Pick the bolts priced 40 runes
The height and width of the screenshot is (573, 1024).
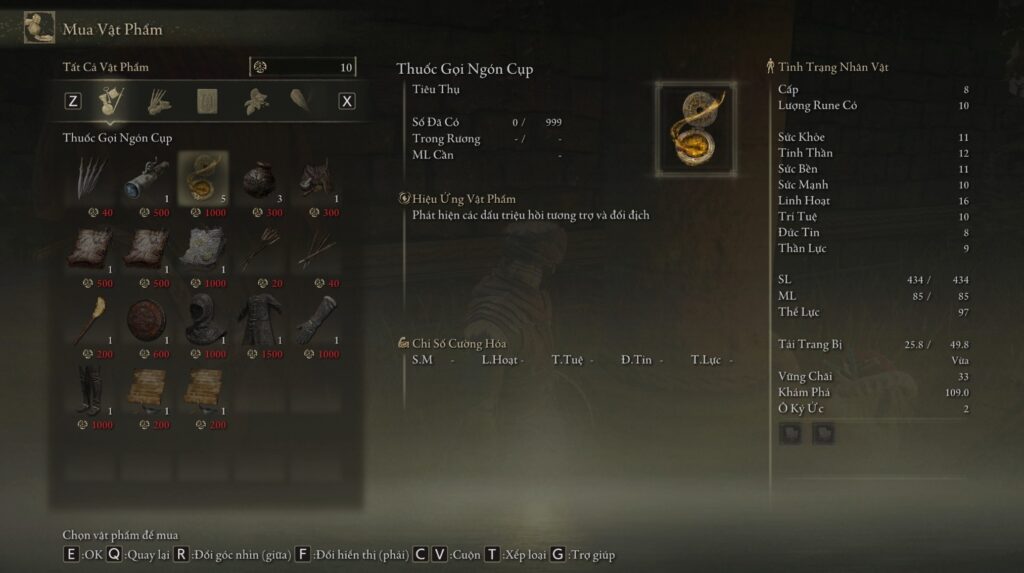pyautogui.click(x=315, y=249)
